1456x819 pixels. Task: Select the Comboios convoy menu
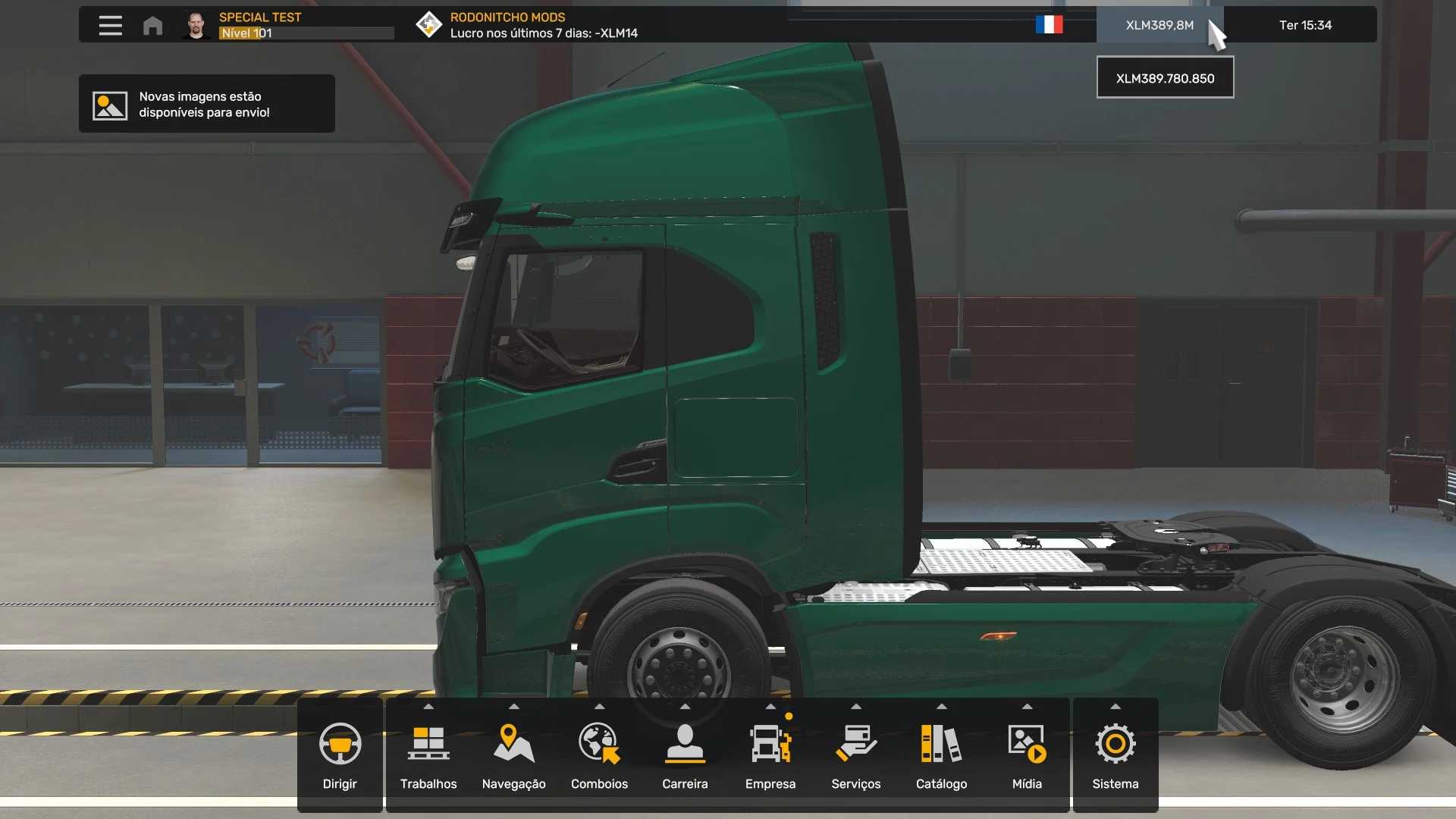pyautogui.click(x=599, y=755)
